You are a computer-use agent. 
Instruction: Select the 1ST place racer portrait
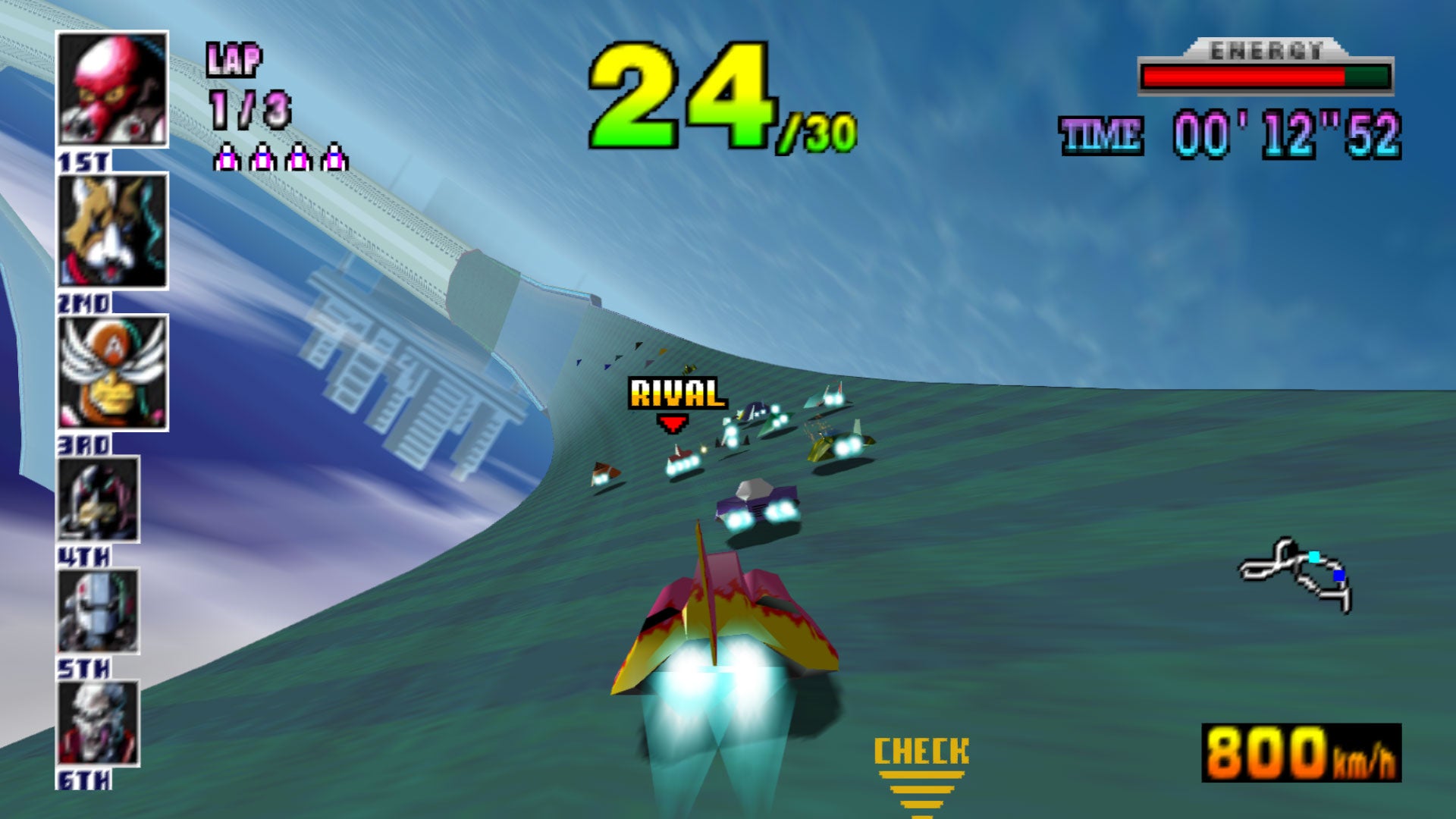tap(111, 89)
